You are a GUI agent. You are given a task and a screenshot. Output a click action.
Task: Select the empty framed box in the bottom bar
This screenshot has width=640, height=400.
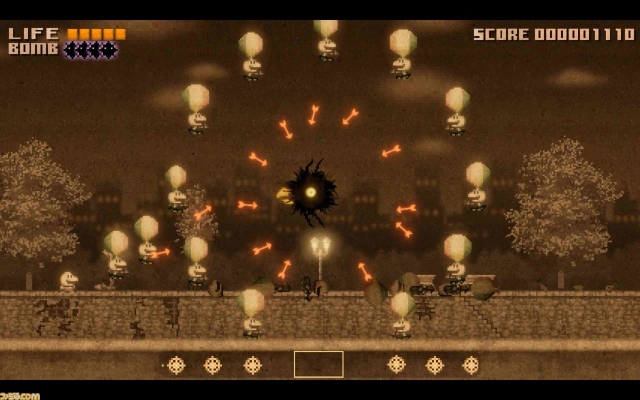point(318,364)
